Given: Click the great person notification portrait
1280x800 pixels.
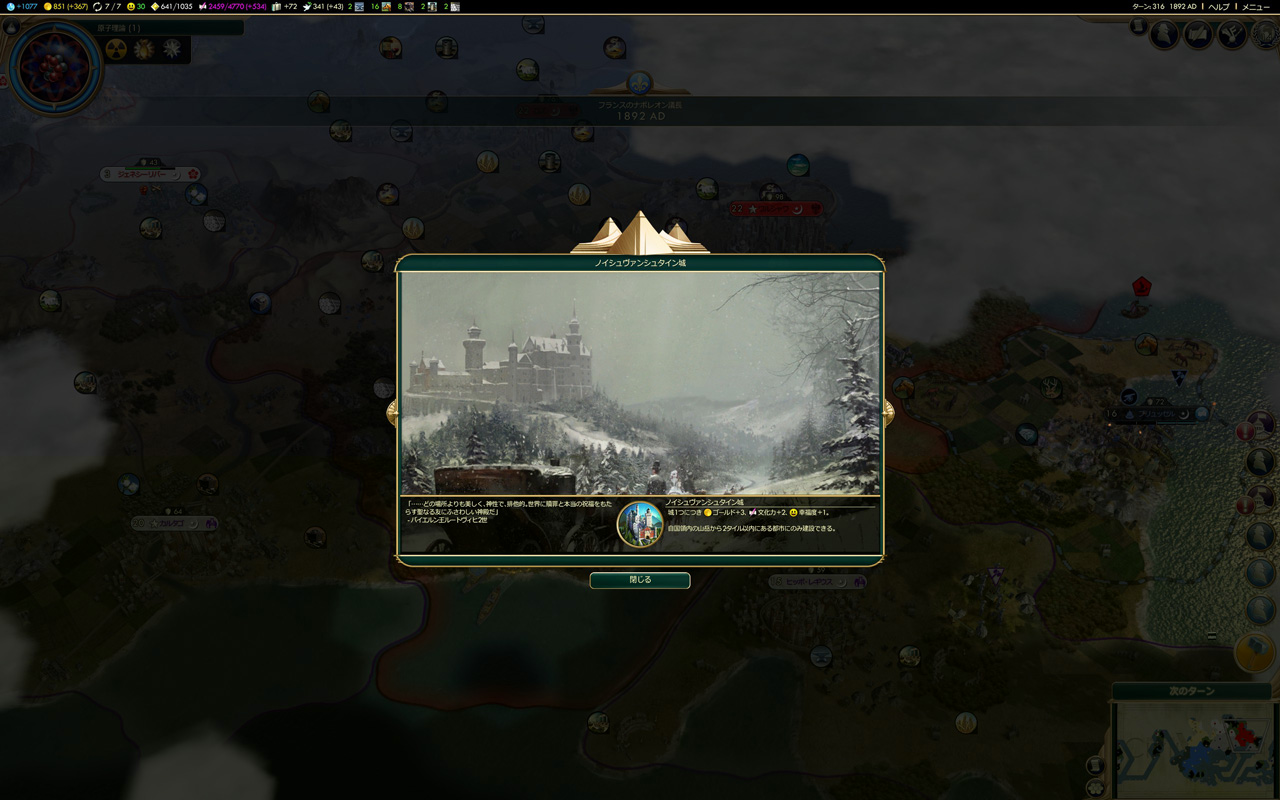Looking at the screenshot, I should [x=1165, y=35].
